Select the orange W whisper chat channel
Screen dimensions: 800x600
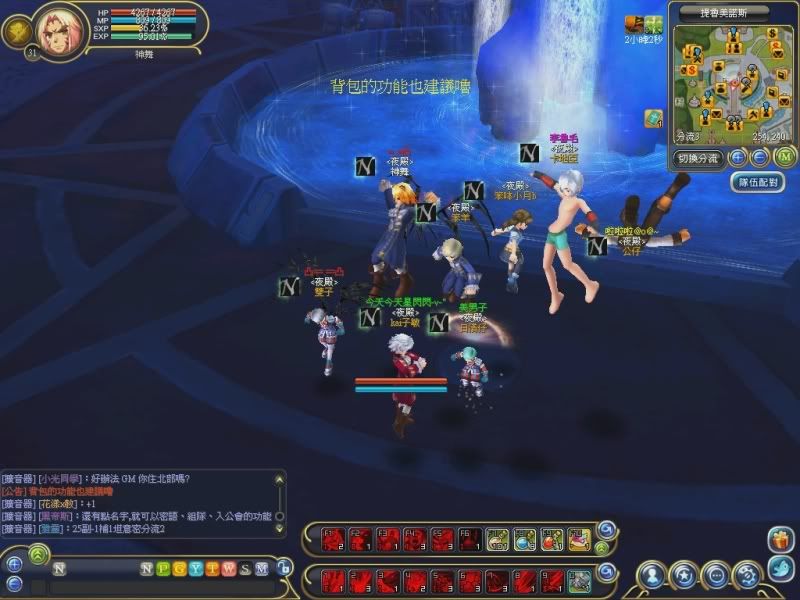(x=227, y=569)
